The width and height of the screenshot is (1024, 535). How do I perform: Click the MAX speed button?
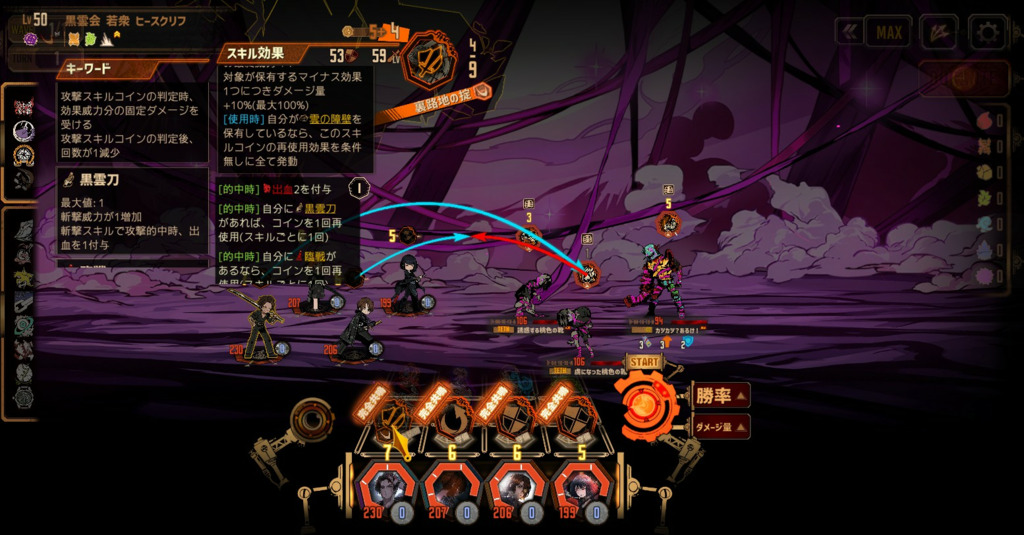[888, 32]
